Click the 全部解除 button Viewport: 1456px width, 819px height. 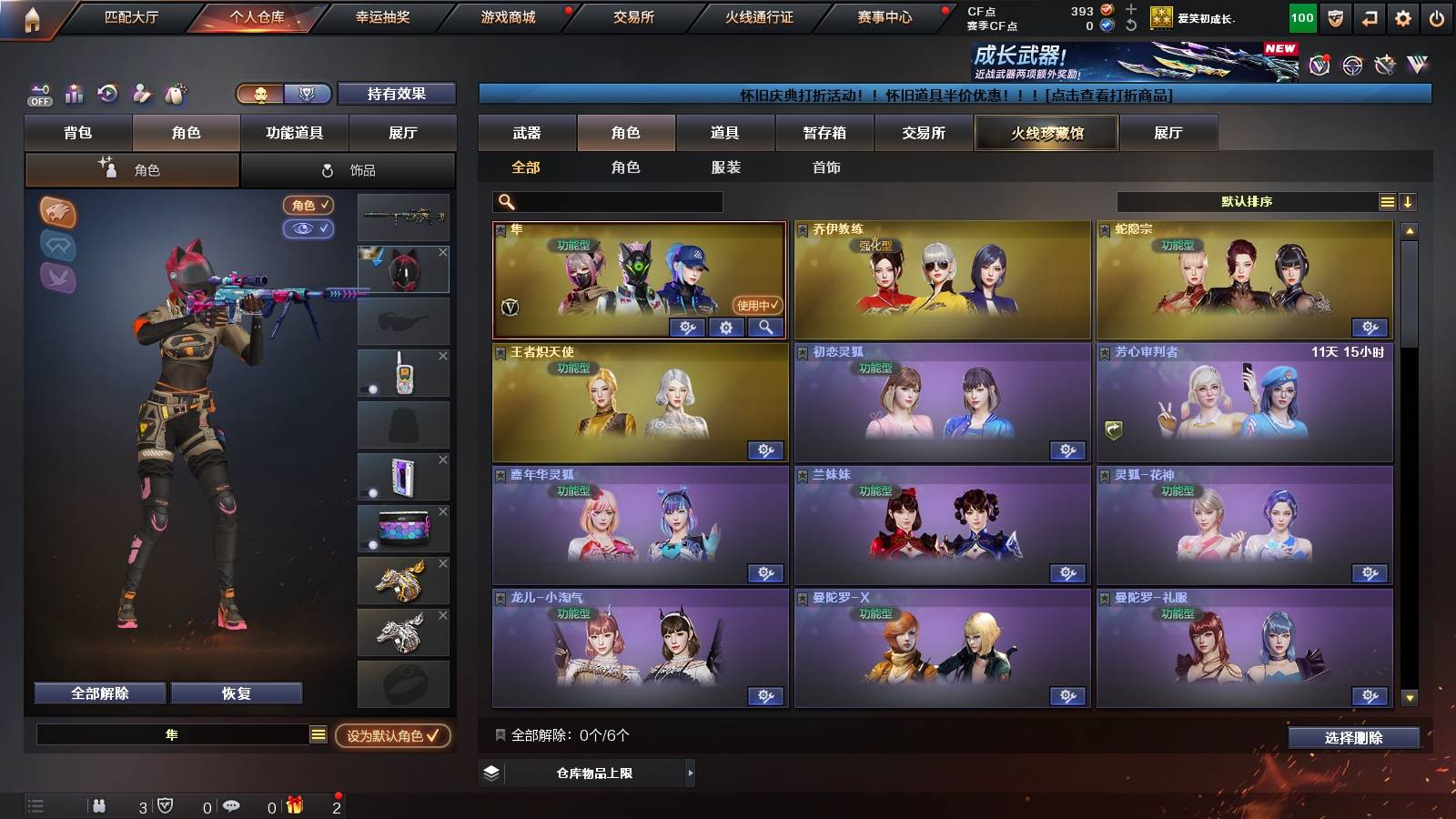98,693
